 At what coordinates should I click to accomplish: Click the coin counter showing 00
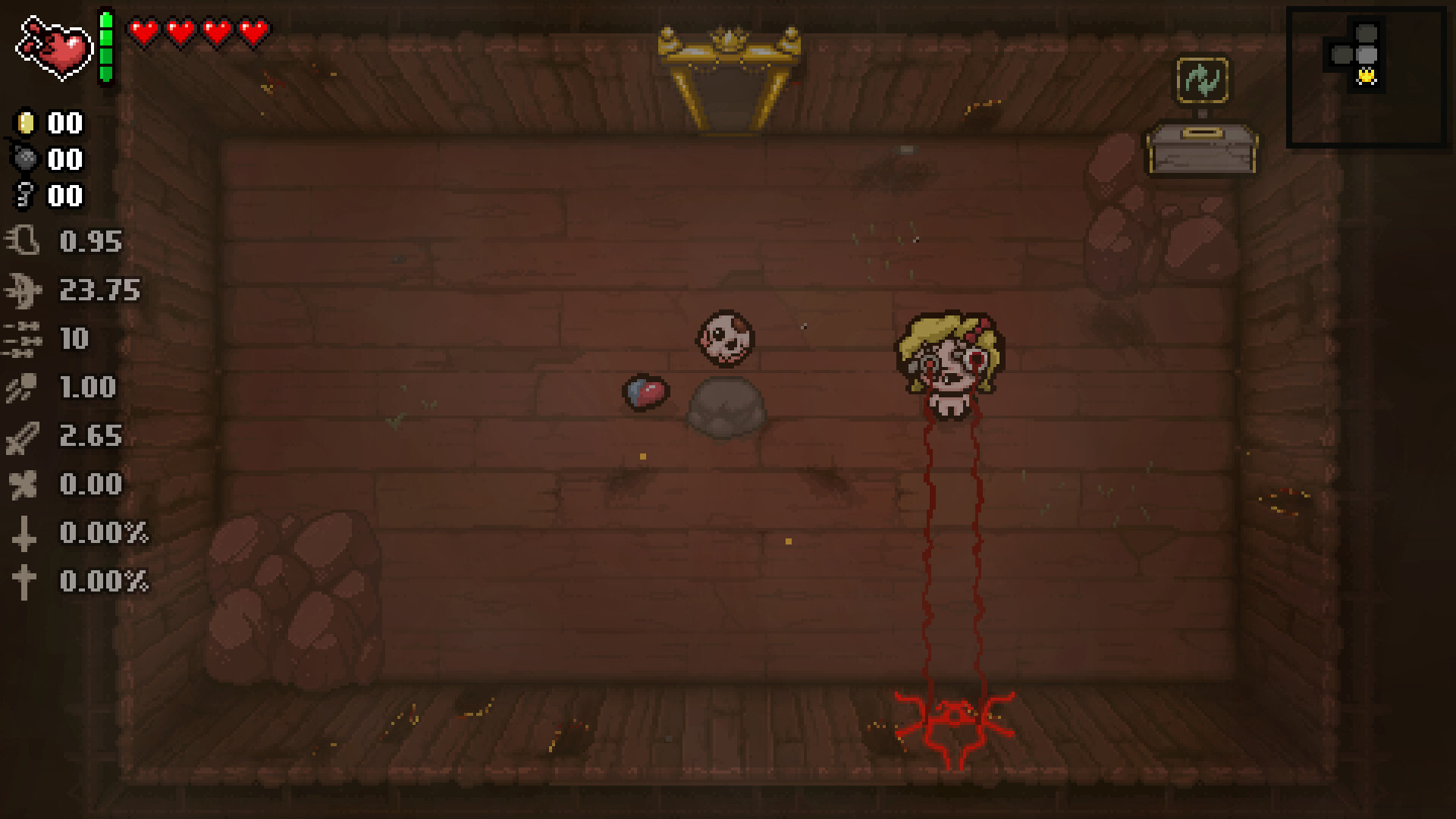pos(45,124)
